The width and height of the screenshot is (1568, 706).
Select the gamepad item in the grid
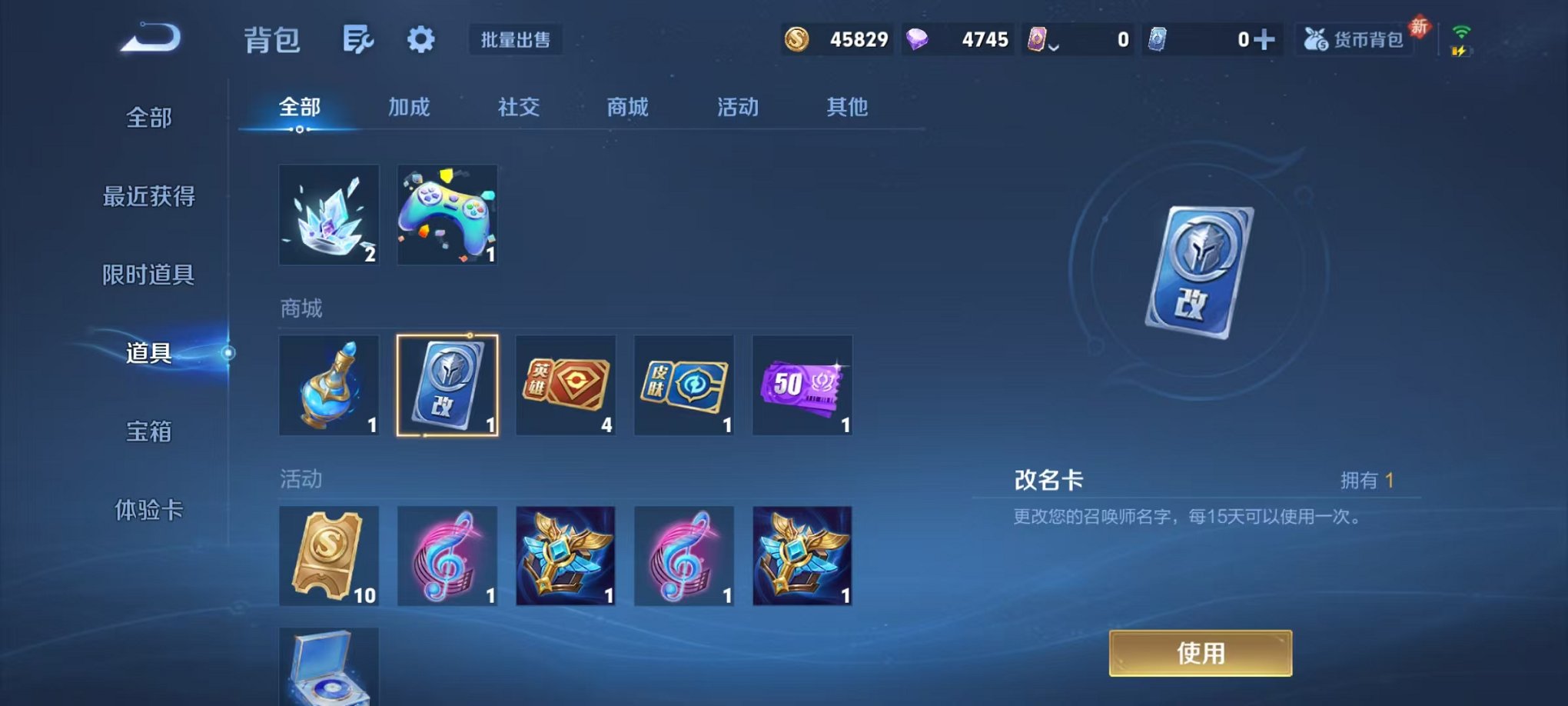click(447, 214)
